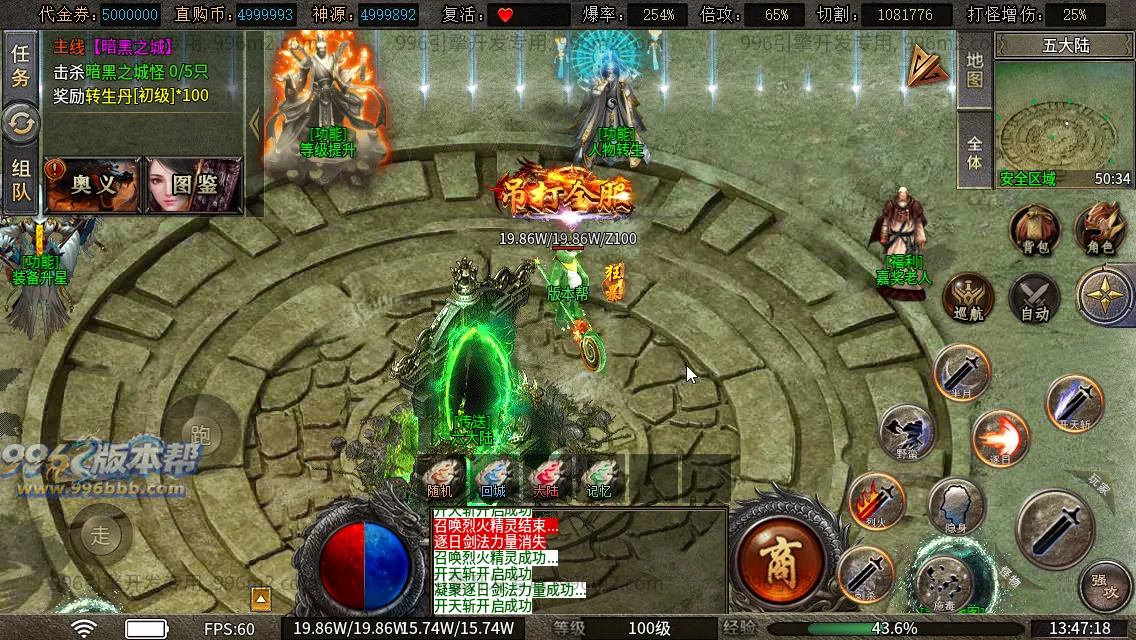Use the 半月 sword skill
1136x640 pixels.
(x=962, y=372)
